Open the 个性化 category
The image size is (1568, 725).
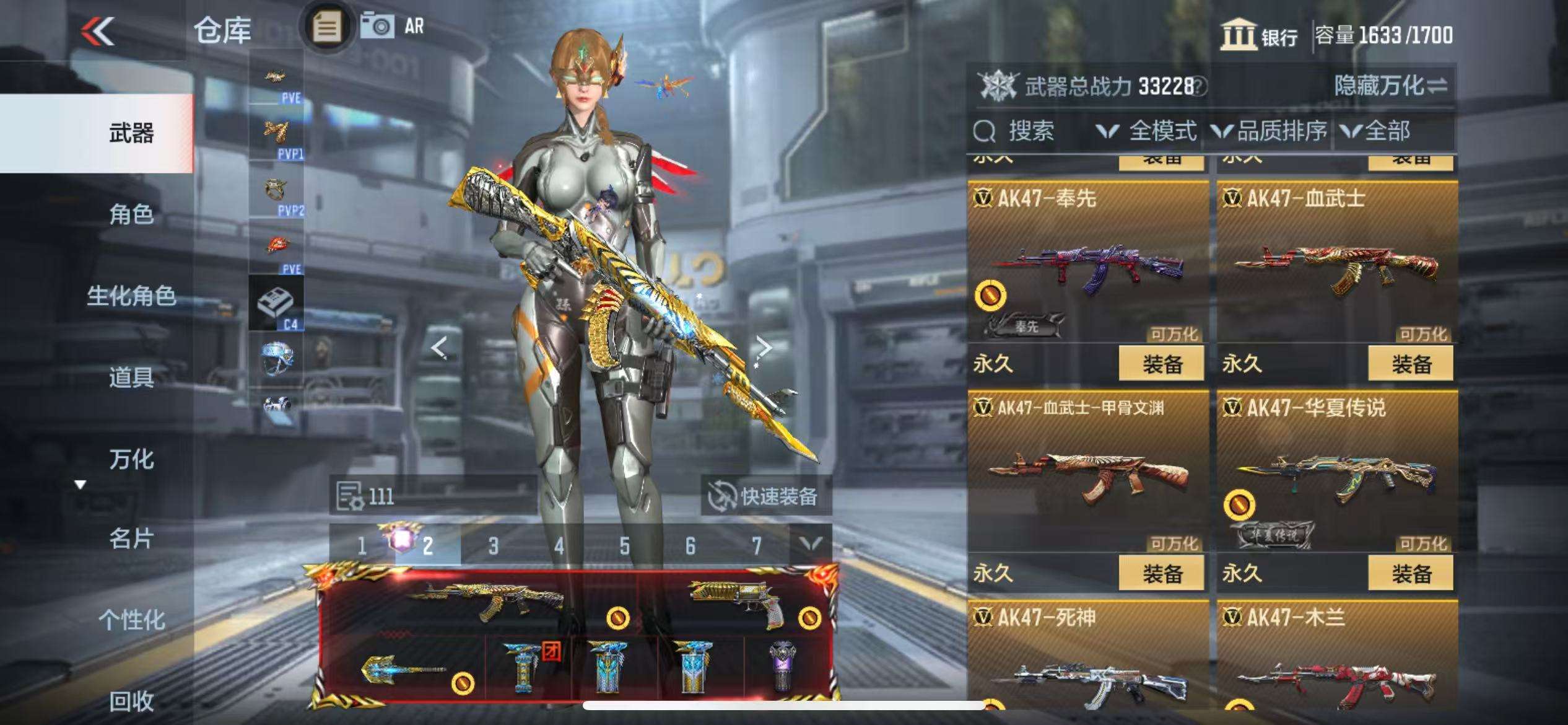tap(131, 620)
